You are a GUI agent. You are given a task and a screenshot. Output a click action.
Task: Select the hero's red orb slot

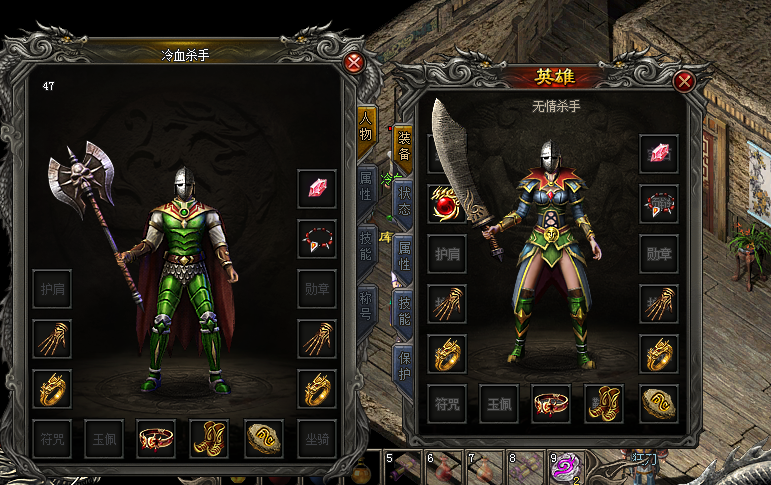tap(446, 204)
